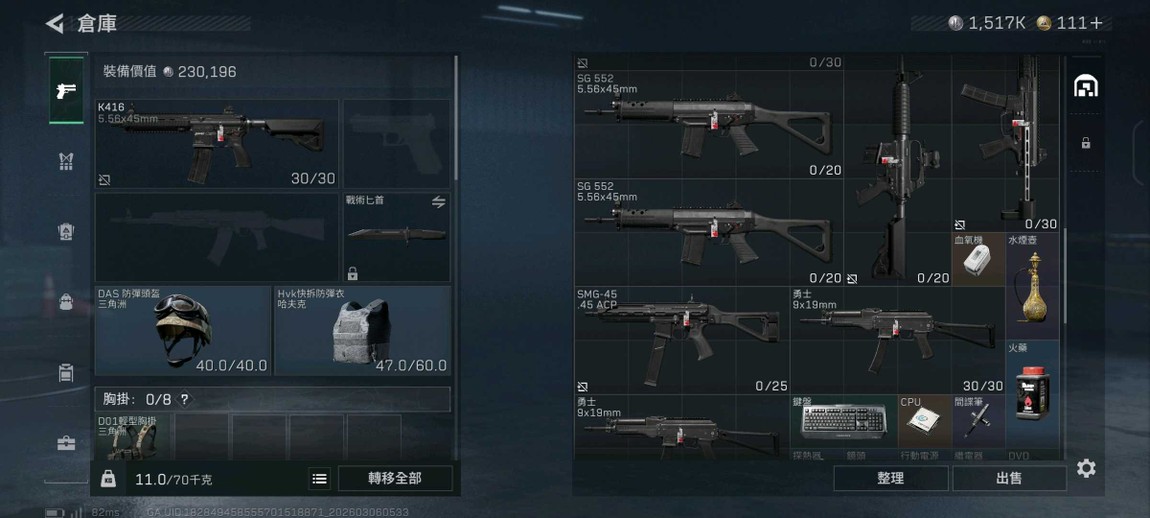
Task: Select the DAS 防彈頭盔 helmet slot
Action: [182, 330]
